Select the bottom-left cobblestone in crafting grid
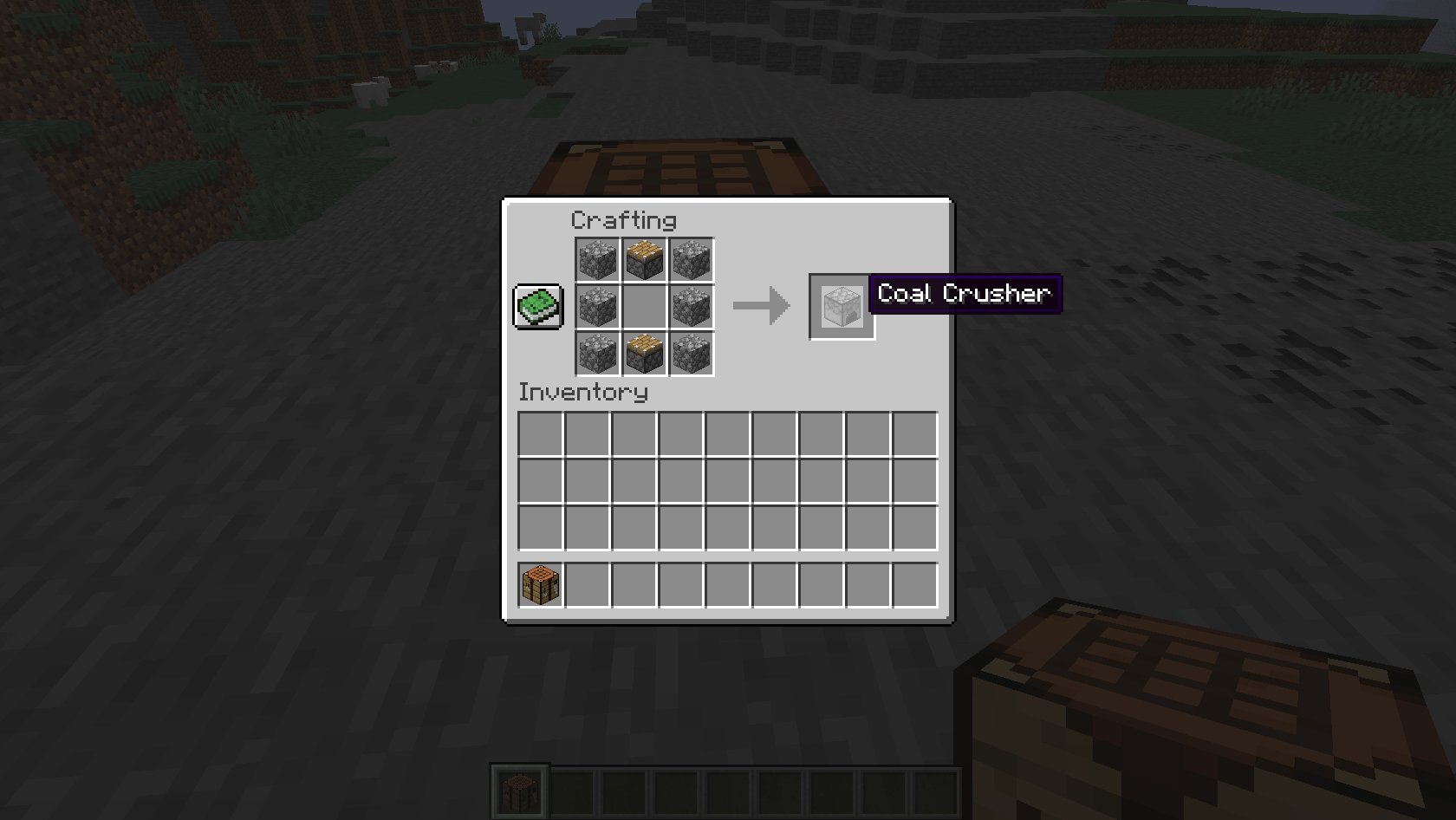Viewport: 1456px width, 820px height. (598, 353)
